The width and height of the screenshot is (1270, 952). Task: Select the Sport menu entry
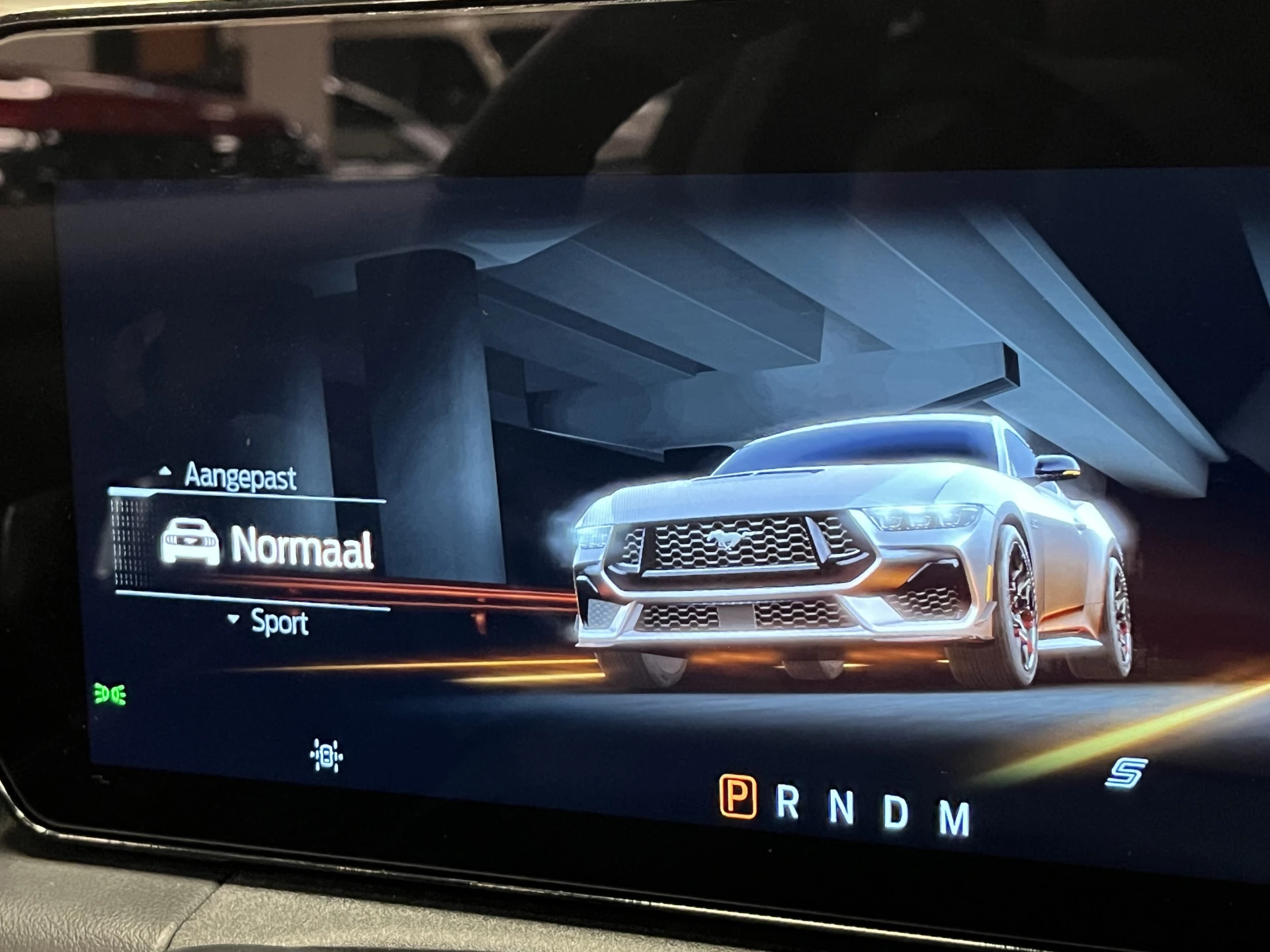tap(280, 623)
